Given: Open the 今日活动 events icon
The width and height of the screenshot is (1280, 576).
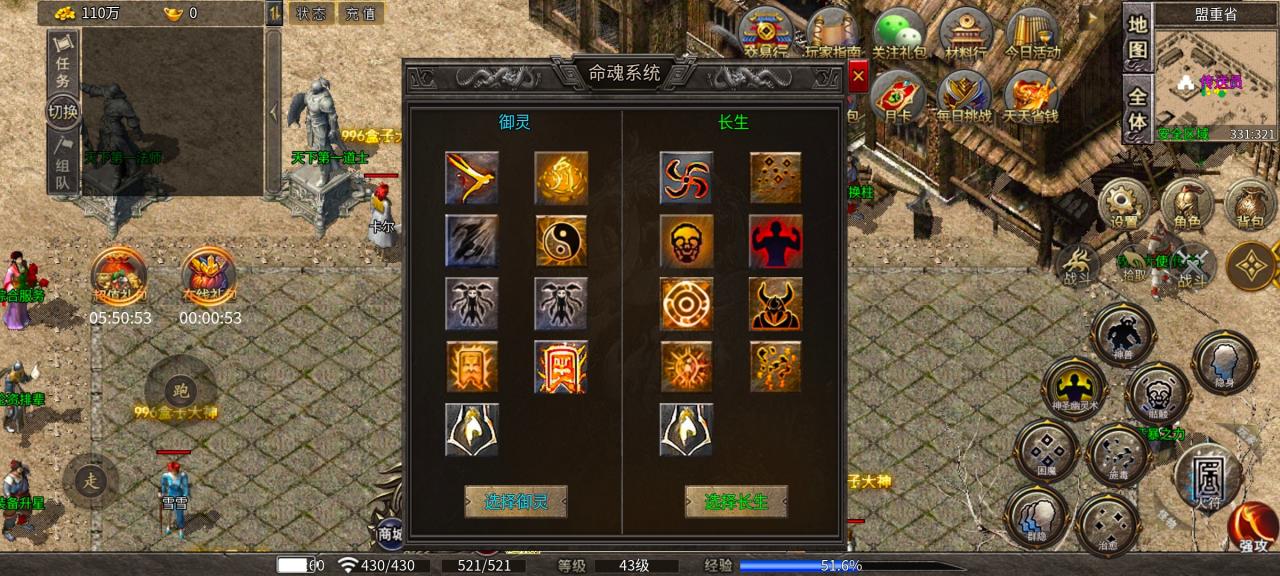Looking at the screenshot, I should click(1034, 33).
